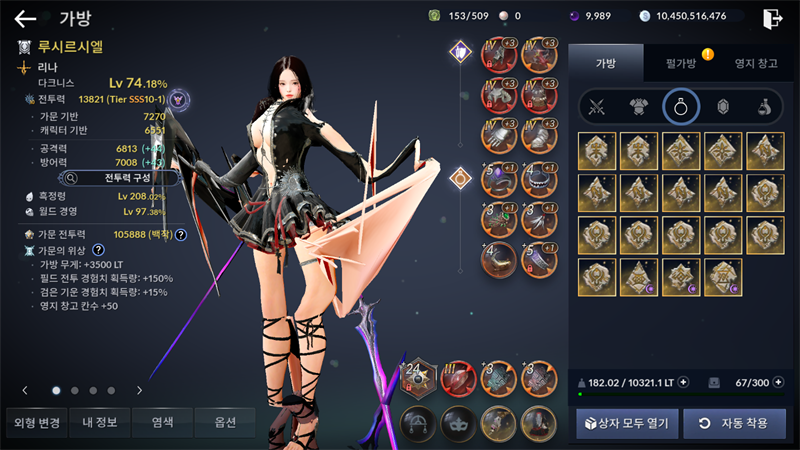Open all boxes with 상자 모두 열기
Viewport: 800px width, 450px height.
(628, 423)
